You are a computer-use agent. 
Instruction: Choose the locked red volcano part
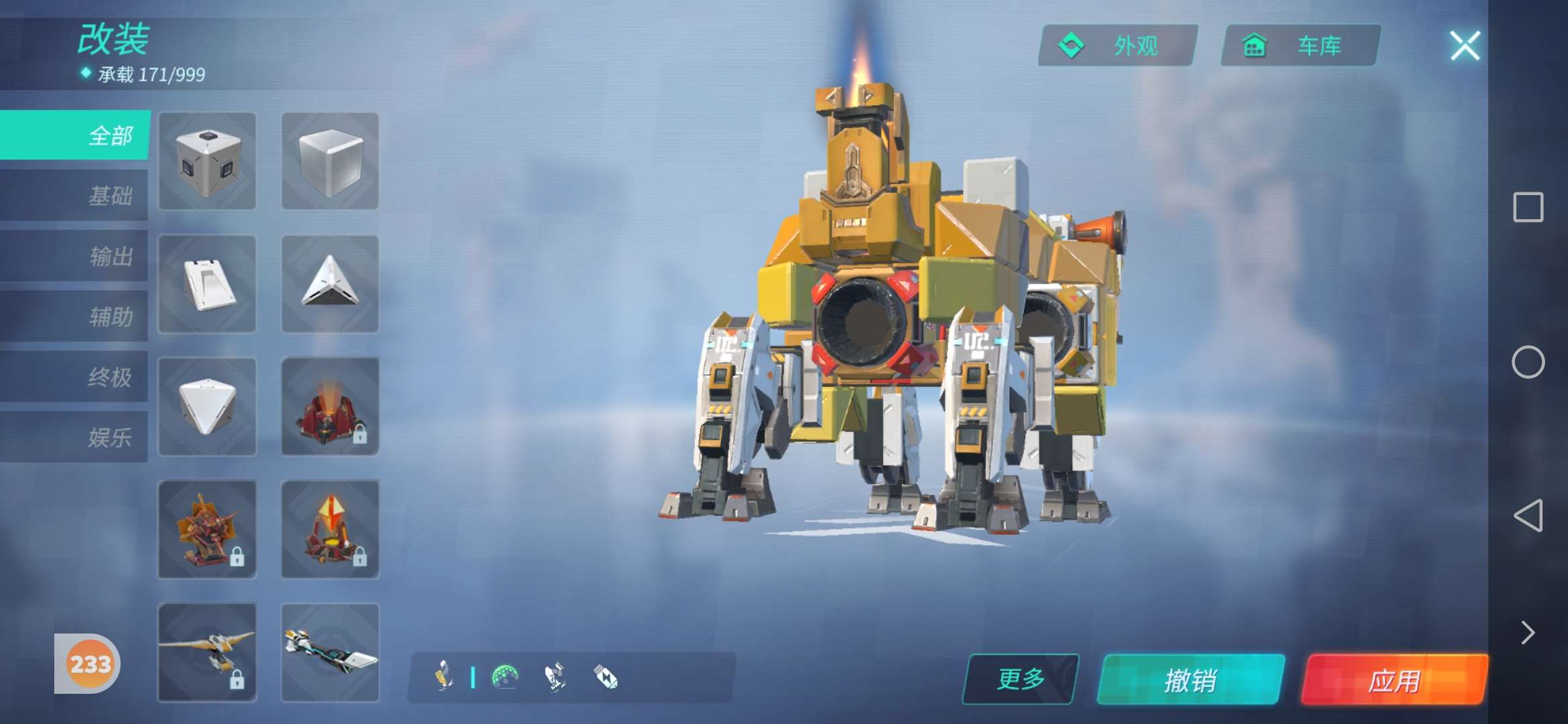coord(330,406)
